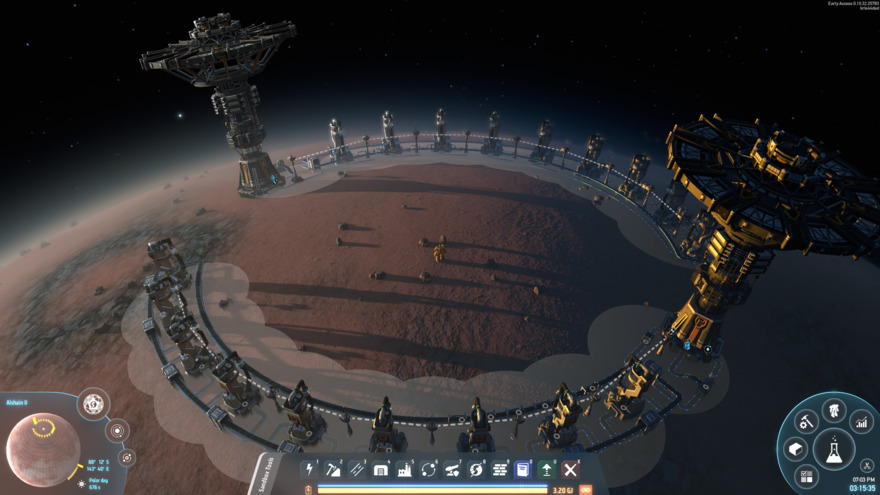880x495 pixels.
Task: Select the Dyson sphere energy build category
Action: 476,469
